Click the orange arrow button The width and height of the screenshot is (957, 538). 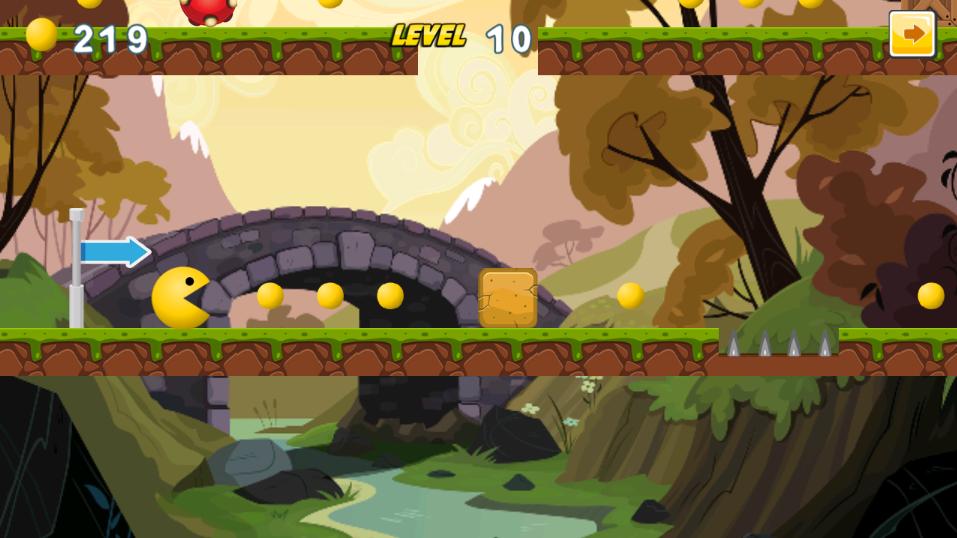(x=911, y=35)
